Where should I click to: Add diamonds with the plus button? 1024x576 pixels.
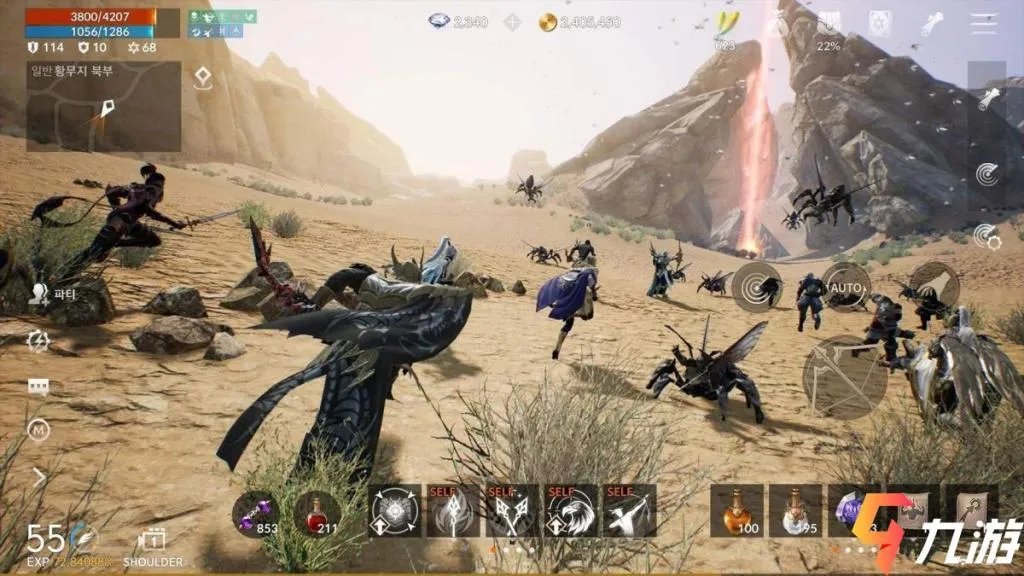512,22
